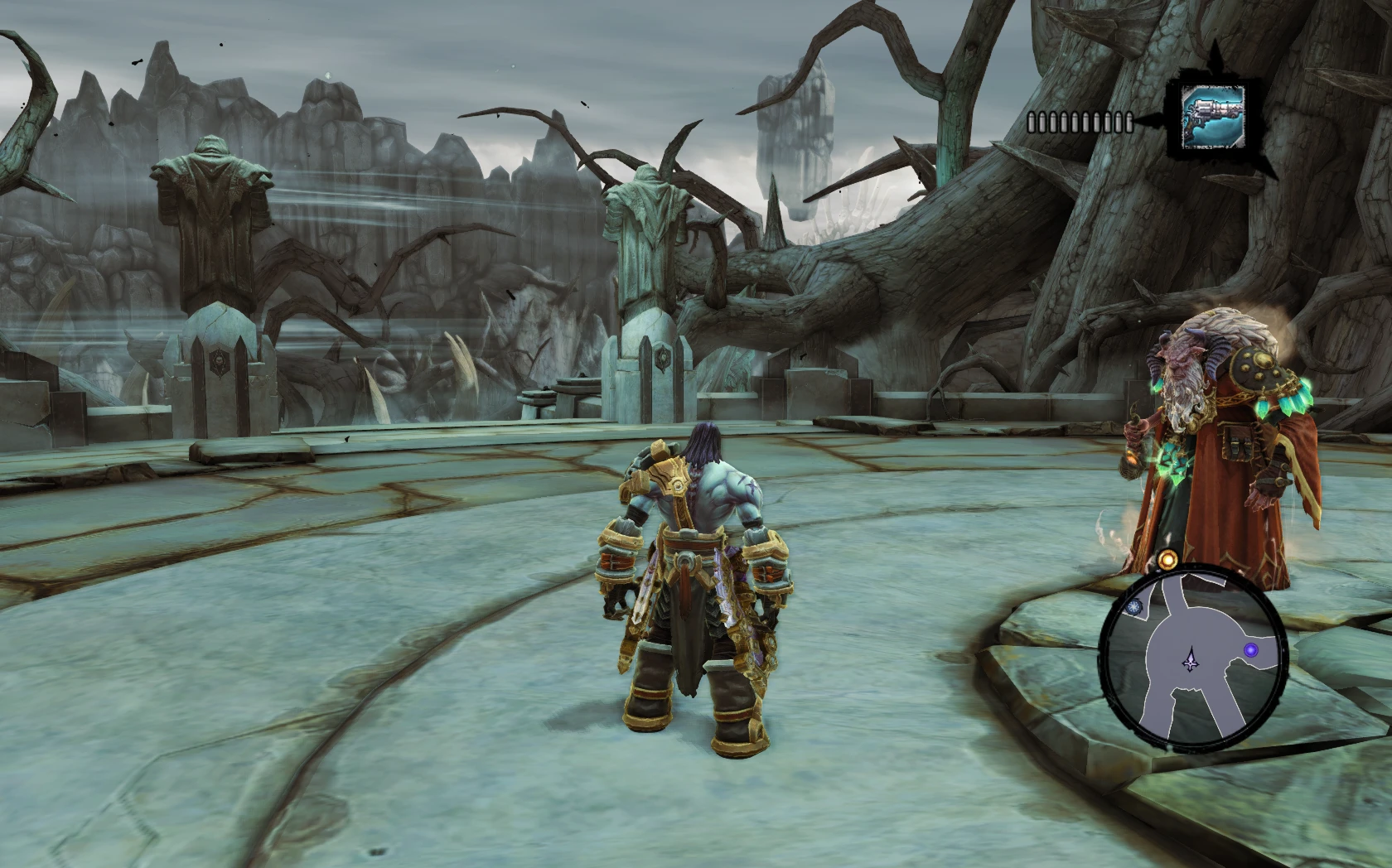
Task: Click the player direction arrow in the minimap center
Action: [x=1191, y=661]
